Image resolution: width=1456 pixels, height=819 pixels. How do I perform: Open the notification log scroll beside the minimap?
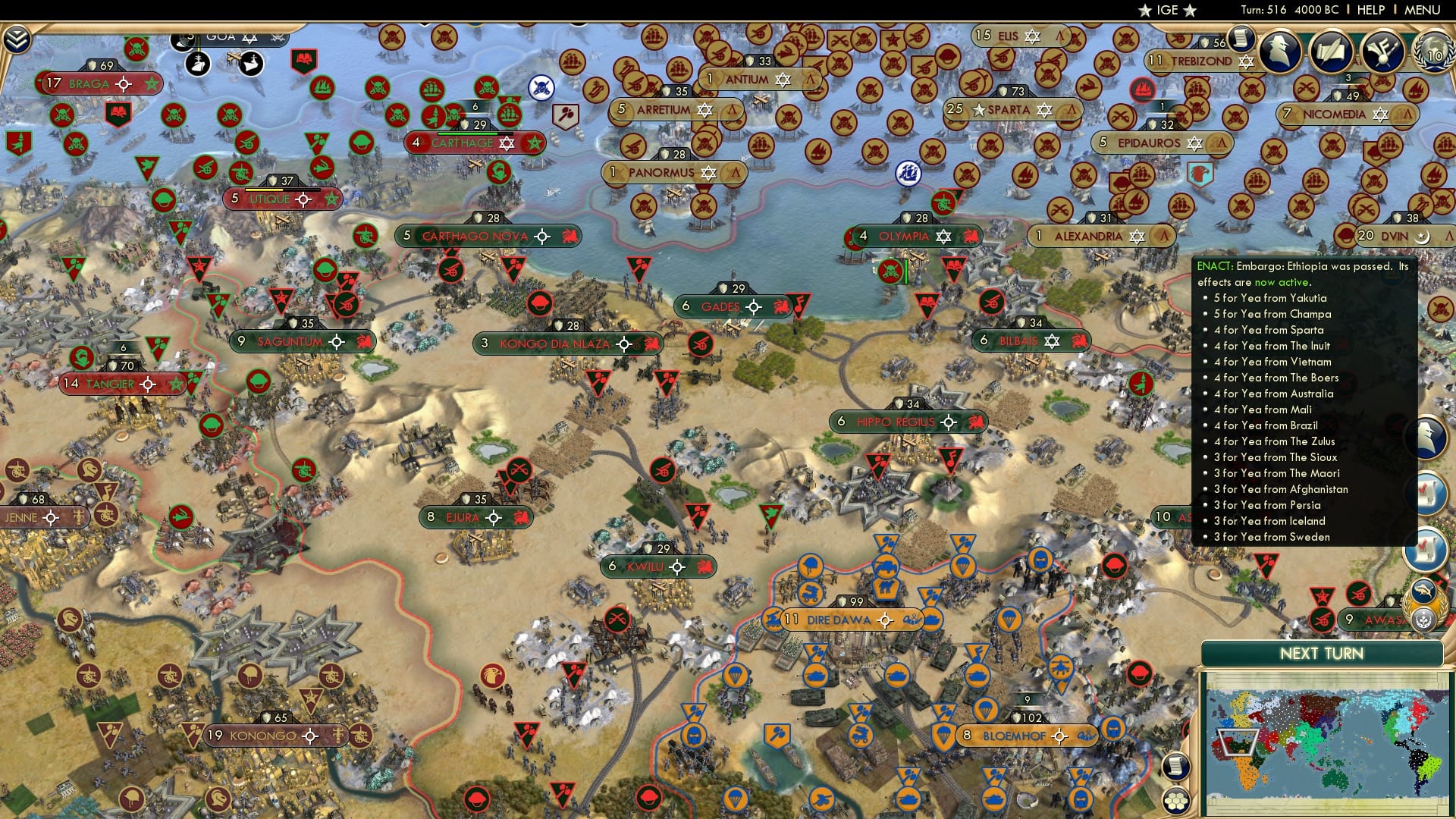1176,766
